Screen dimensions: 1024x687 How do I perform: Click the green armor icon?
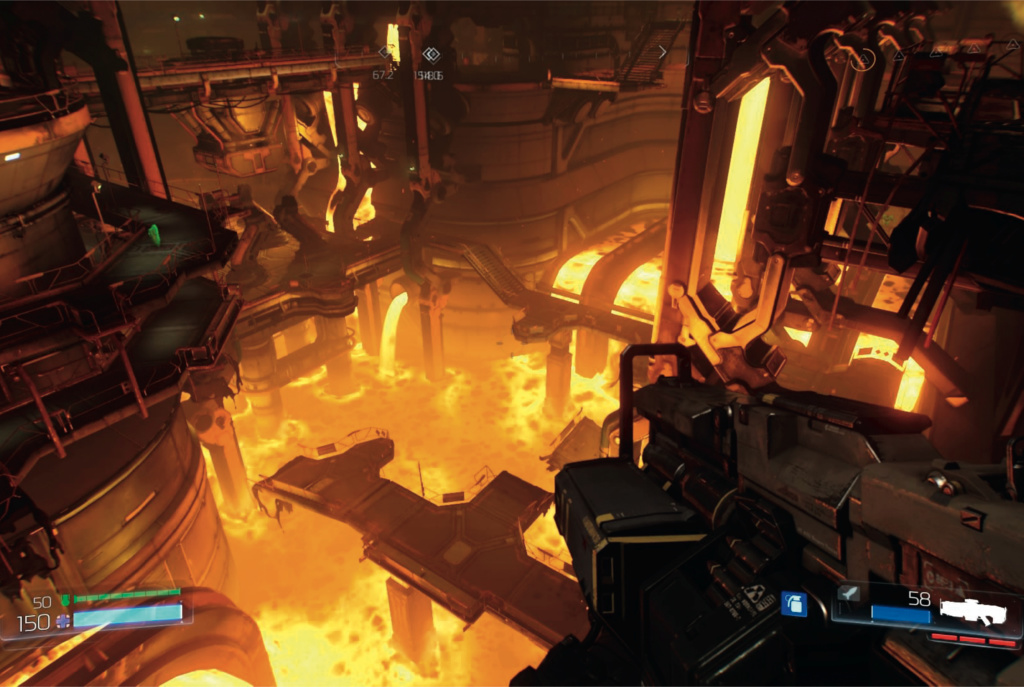click(x=66, y=601)
